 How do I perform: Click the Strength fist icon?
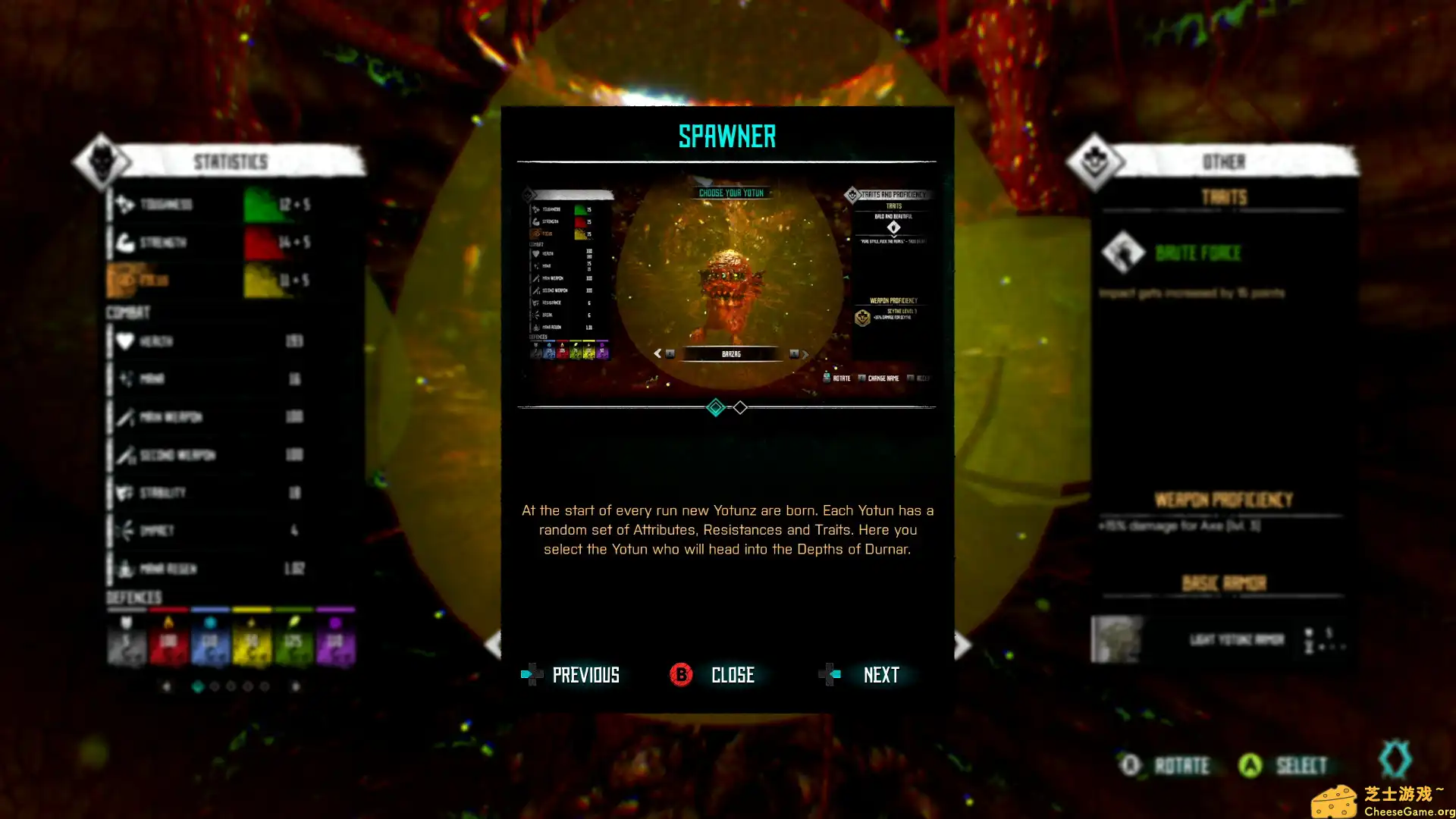[126, 242]
